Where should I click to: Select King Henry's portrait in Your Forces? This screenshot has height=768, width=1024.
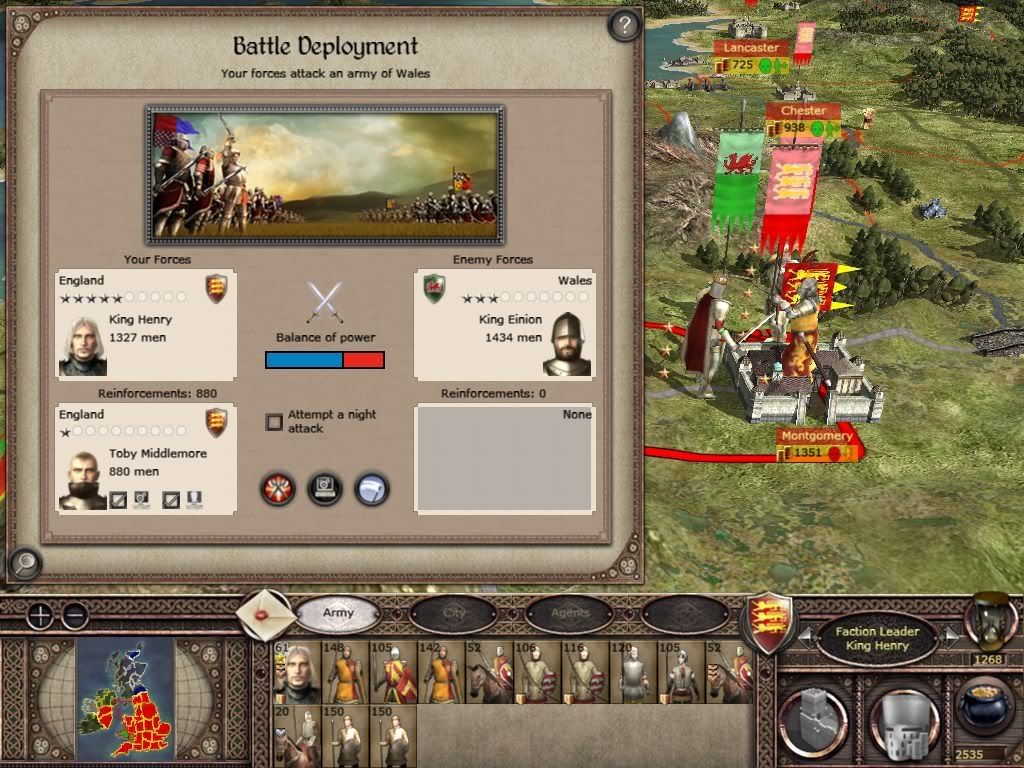point(82,346)
